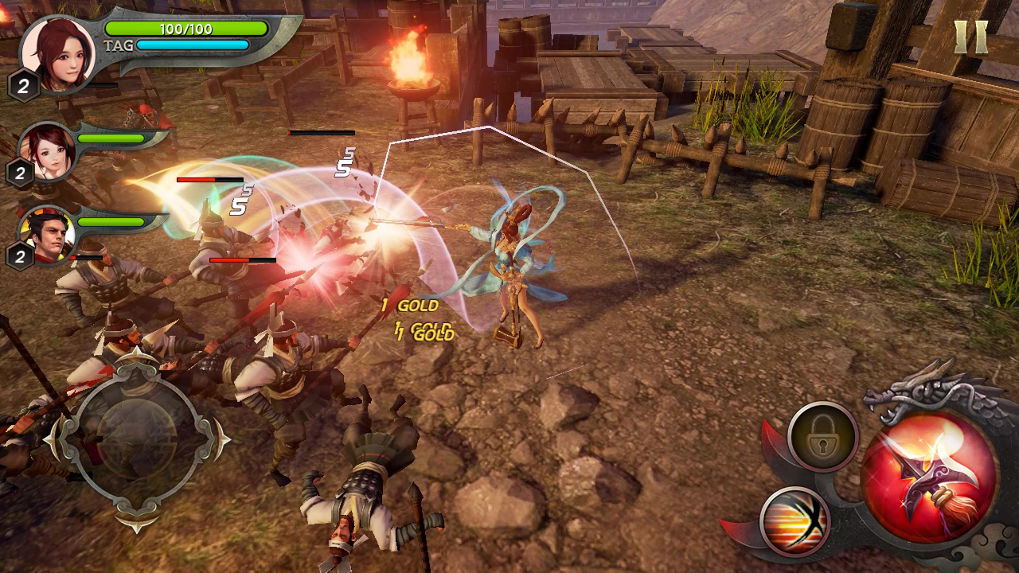
Task: Tag in the second female hero portrait
Action: (x=47, y=149)
